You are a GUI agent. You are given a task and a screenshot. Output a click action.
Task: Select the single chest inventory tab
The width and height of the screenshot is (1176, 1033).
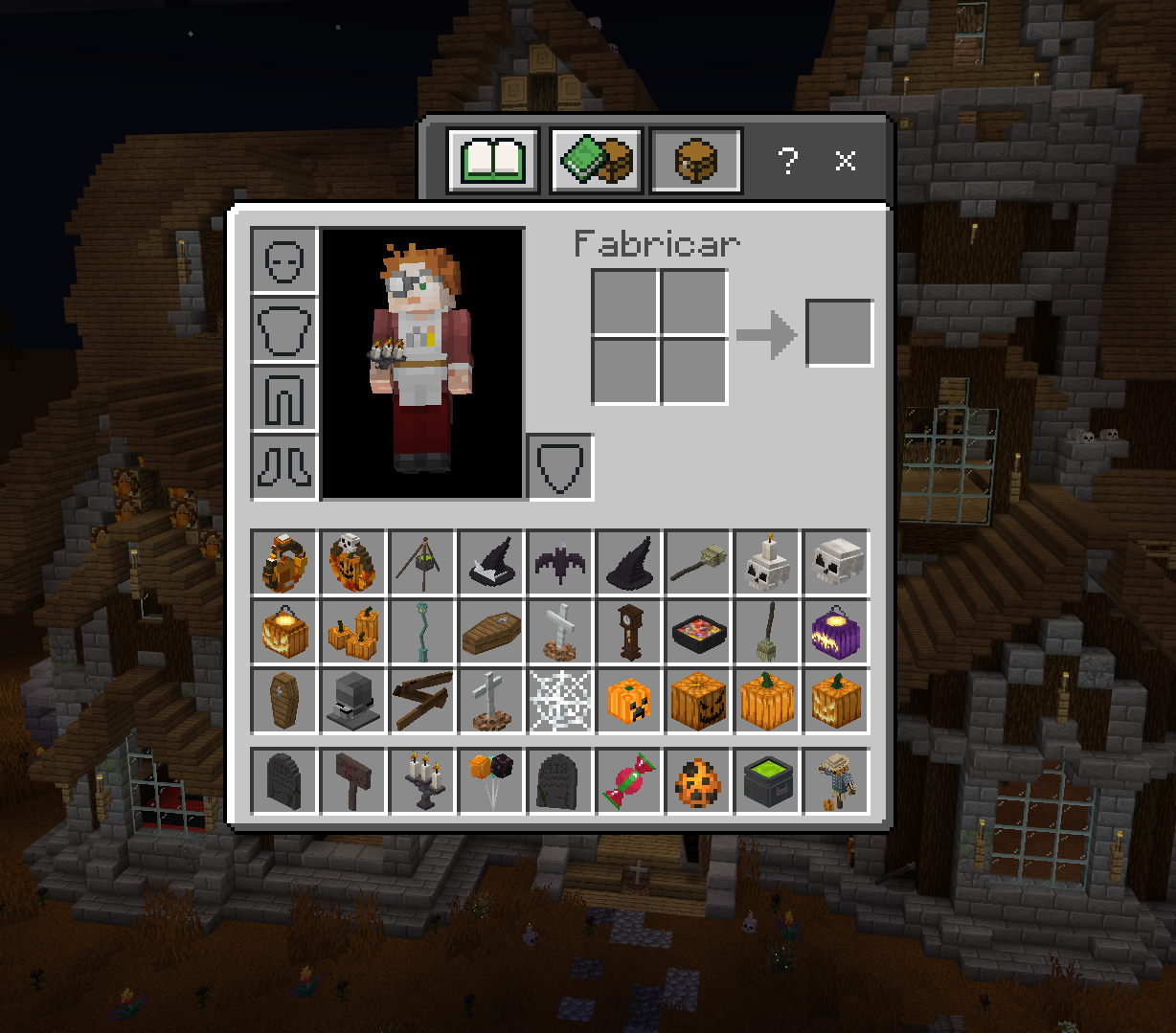(x=696, y=161)
